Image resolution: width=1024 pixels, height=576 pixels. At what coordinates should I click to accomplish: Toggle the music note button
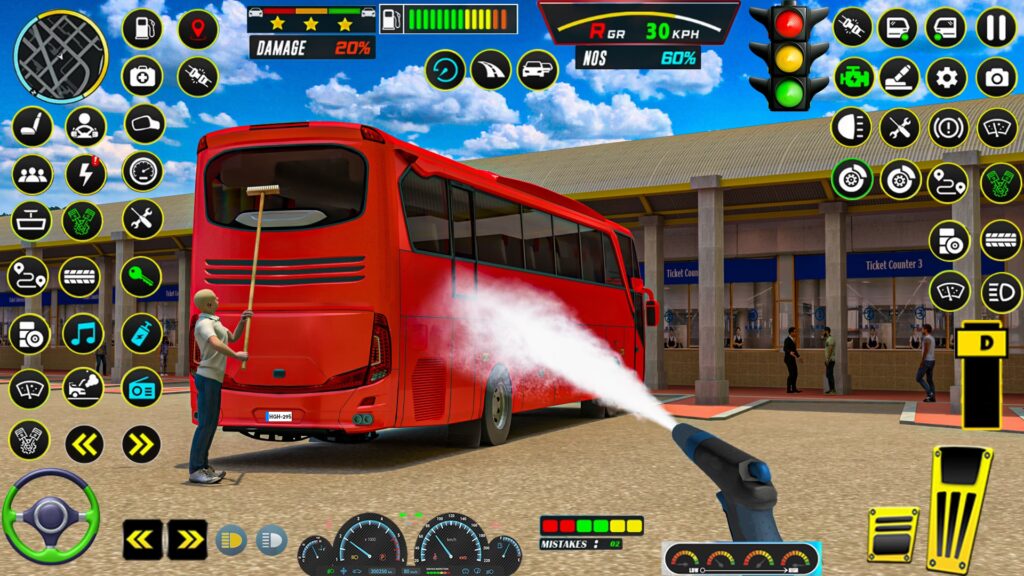click(x=83, y=333)
